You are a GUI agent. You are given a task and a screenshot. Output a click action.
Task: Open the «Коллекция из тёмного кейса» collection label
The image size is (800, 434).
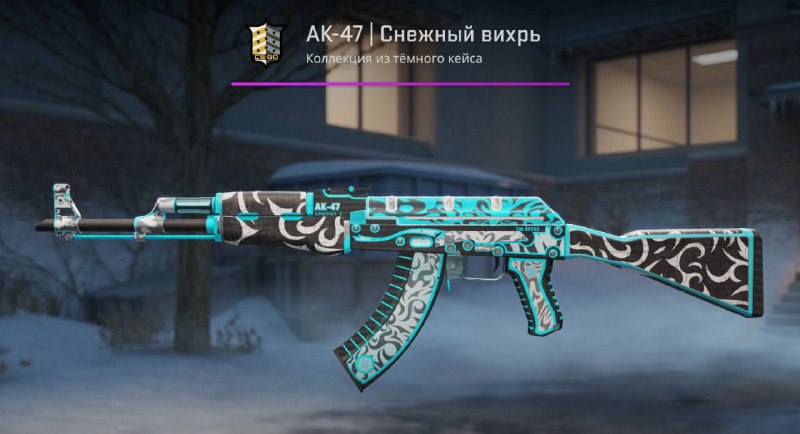[395, 60]
